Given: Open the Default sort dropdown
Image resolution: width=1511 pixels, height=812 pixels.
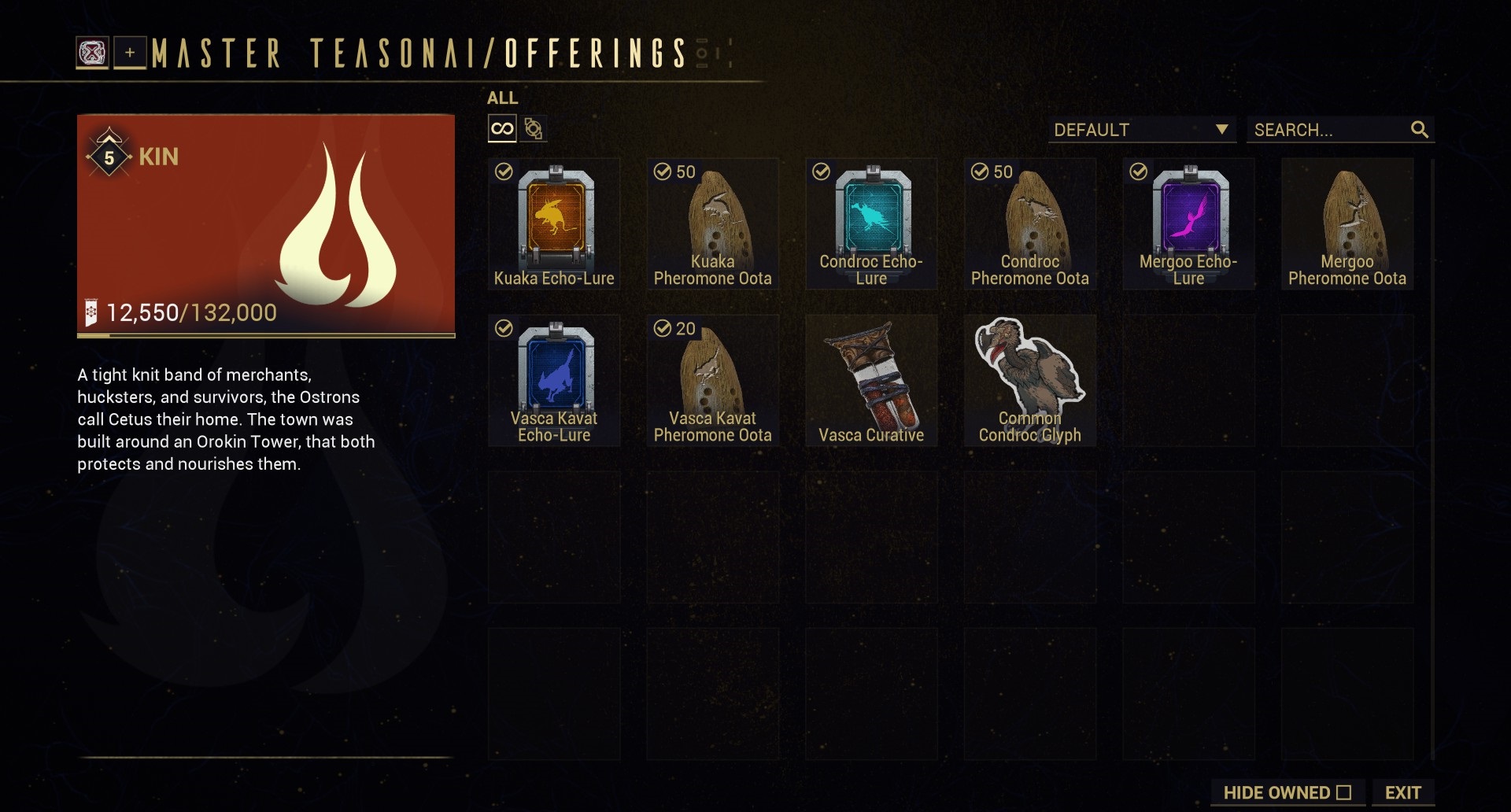Looking at the screenshot, I should point(1141,130).
